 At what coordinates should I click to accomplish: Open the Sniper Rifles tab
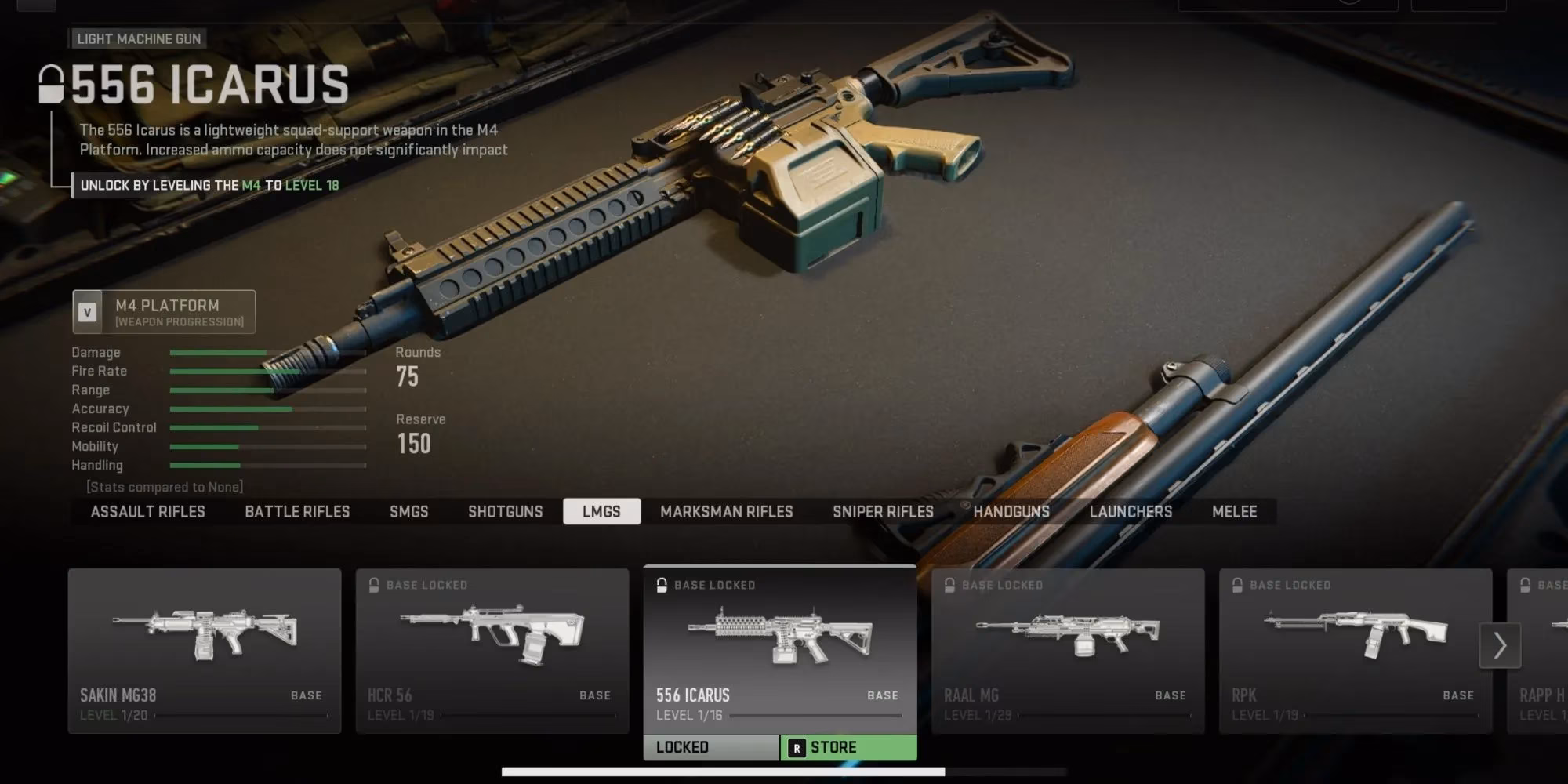(x=883, y=512)
